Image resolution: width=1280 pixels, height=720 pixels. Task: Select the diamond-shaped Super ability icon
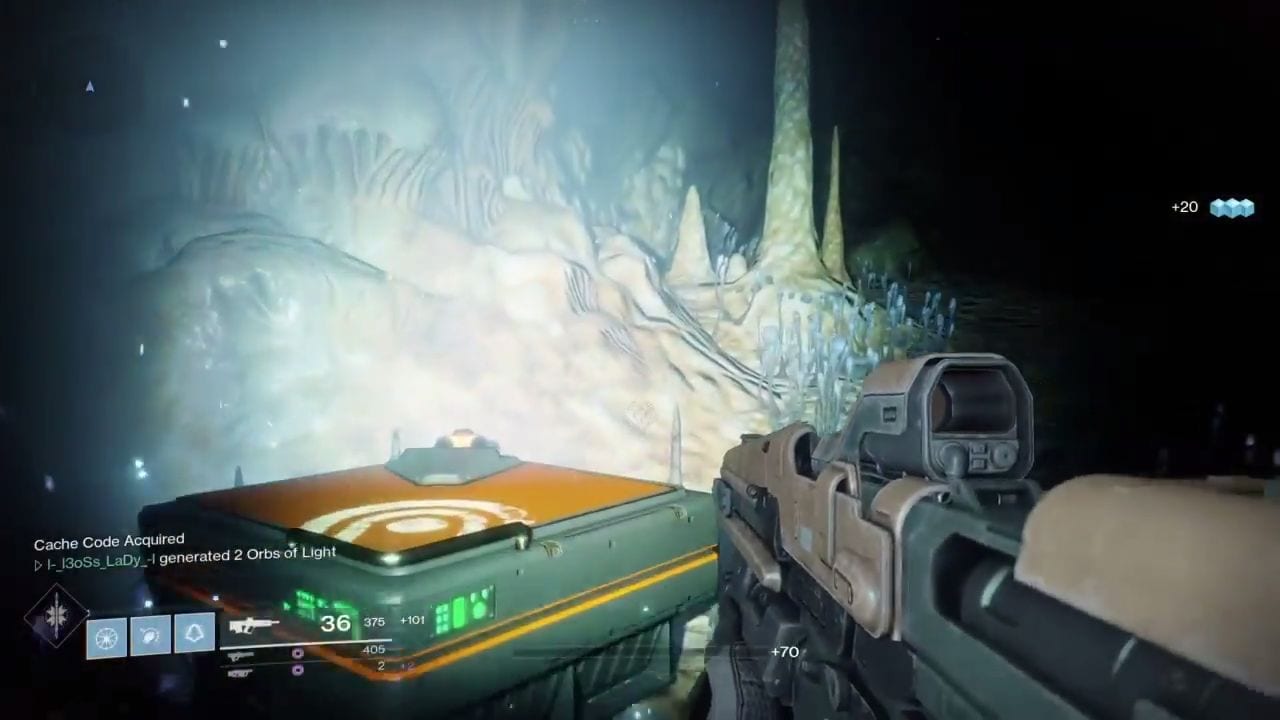[x=56, y=616]
